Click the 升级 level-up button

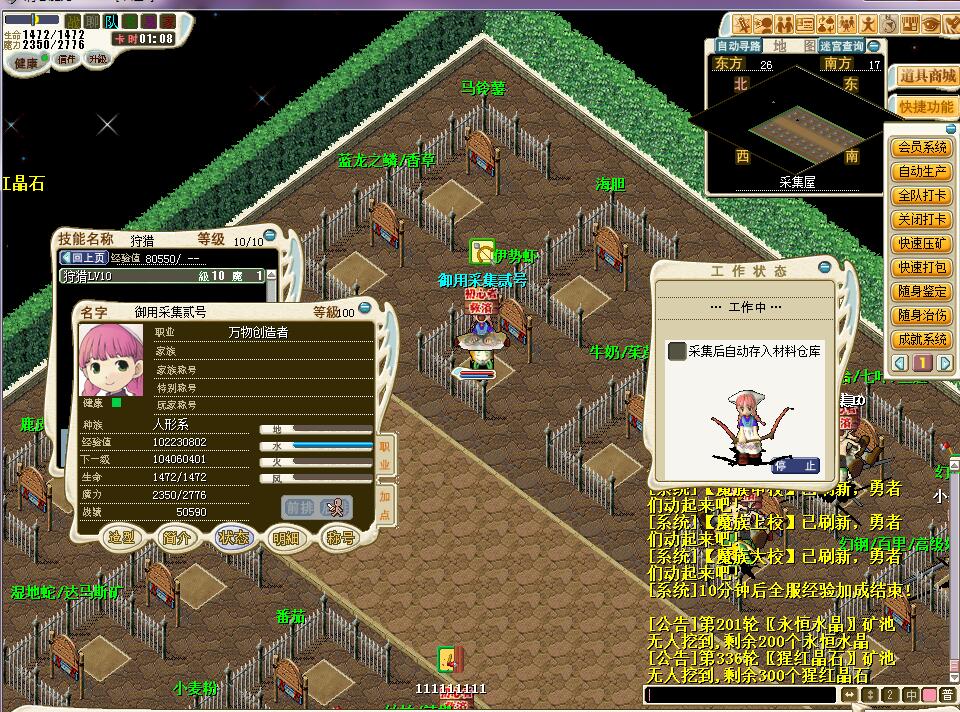[x=98, y=60]
